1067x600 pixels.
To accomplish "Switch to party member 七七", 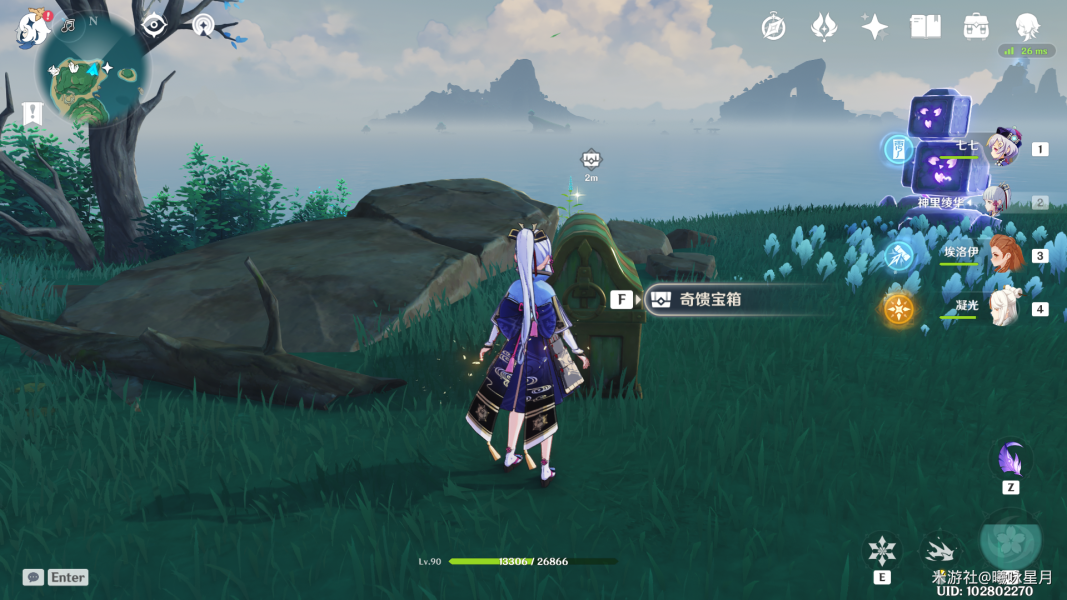I will click(x=1001, y=149).
